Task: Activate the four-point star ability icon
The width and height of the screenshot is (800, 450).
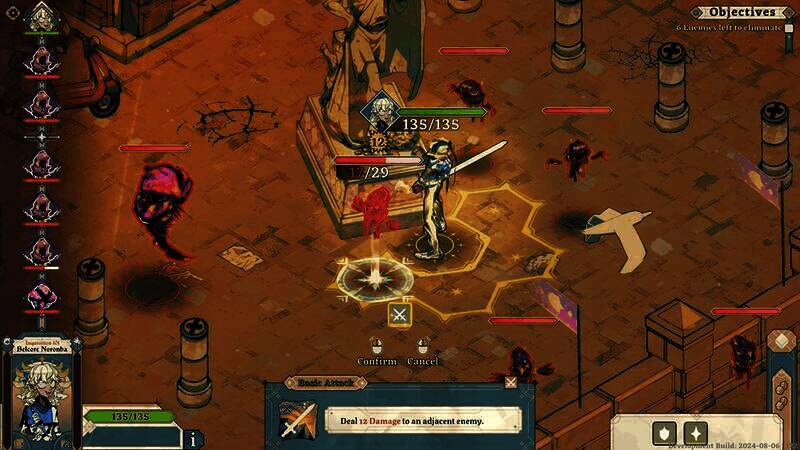Action: (696, 433)
